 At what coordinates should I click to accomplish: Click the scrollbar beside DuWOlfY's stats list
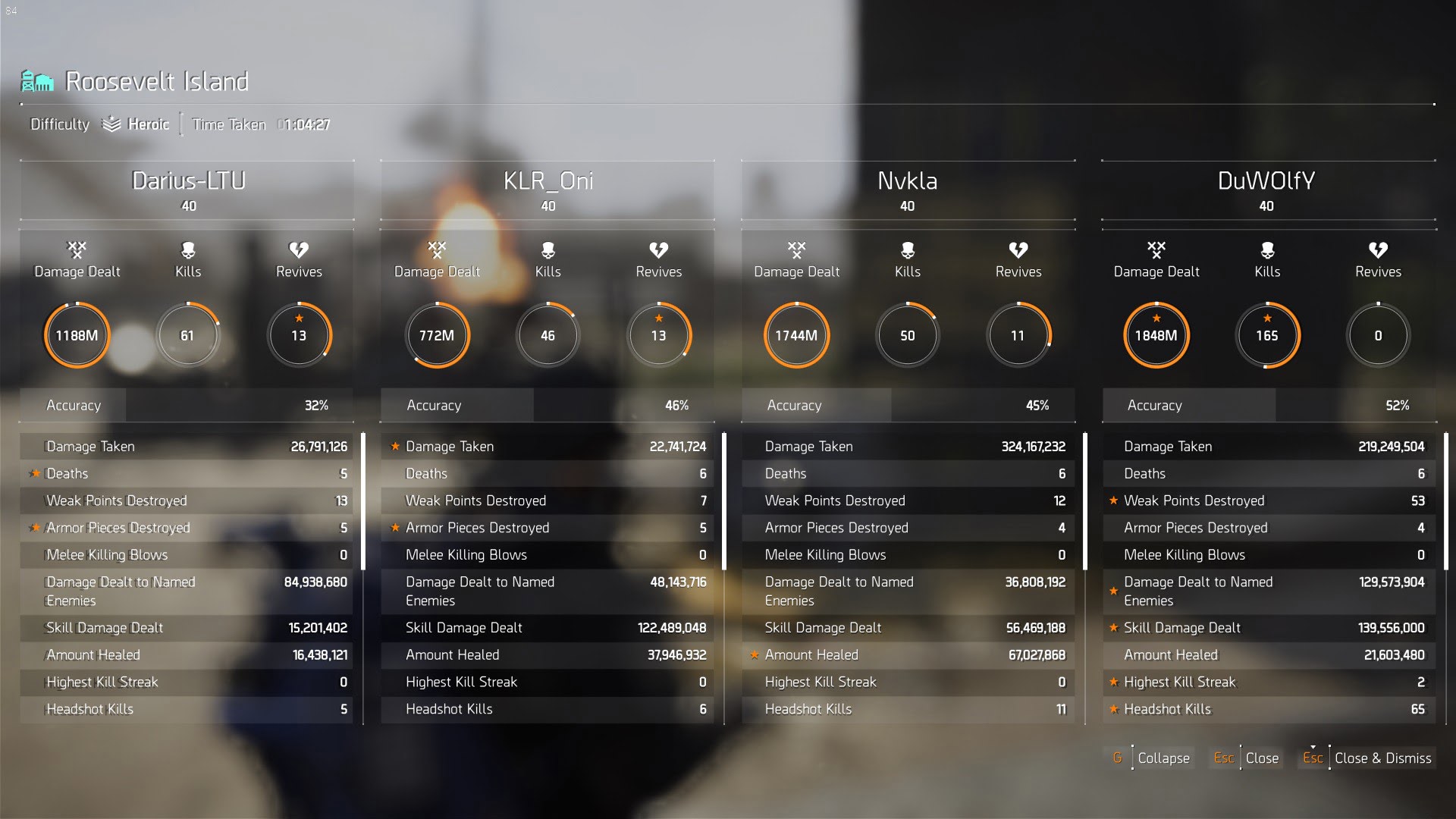[1446, 501]
